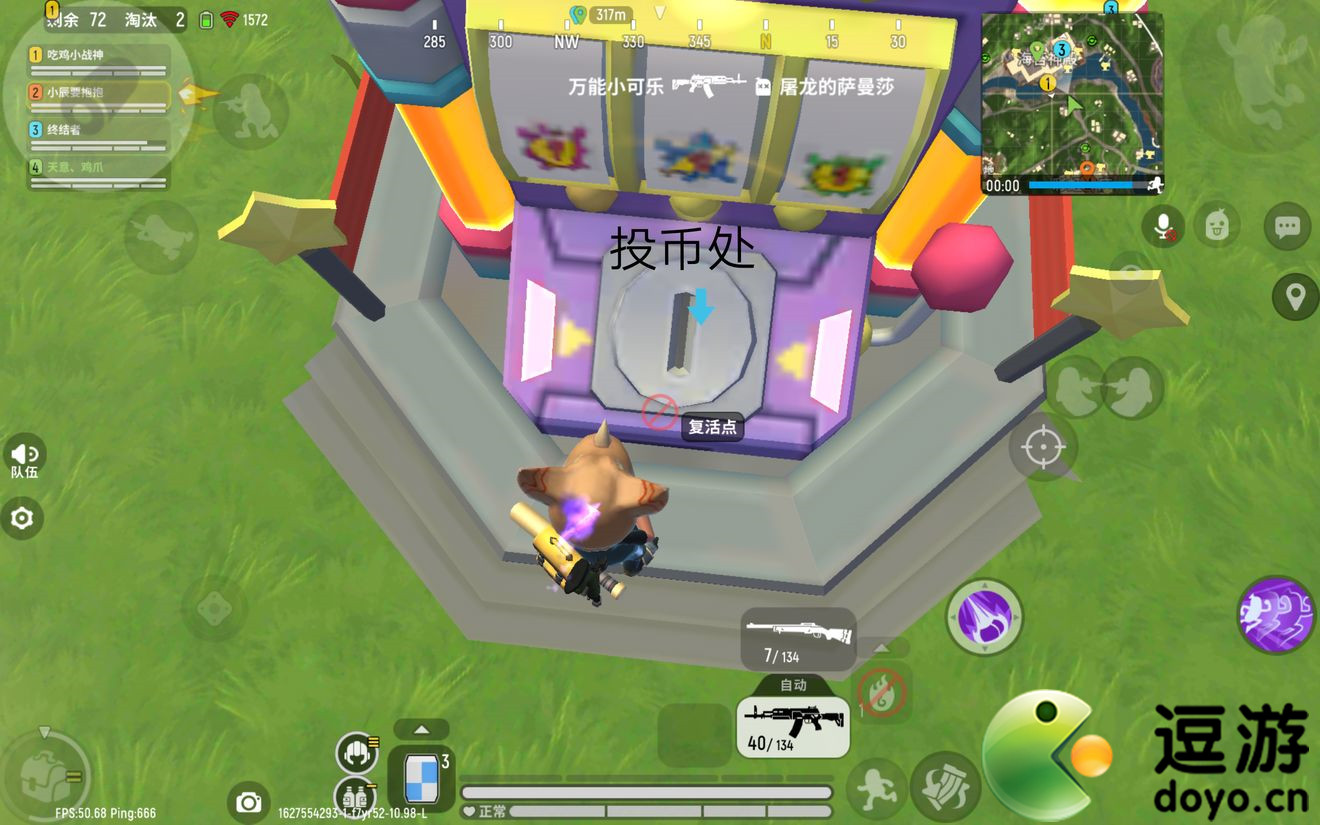Toggle the microphone mute state
This screenshot has width=1320, height=825.
[1162, 225]
